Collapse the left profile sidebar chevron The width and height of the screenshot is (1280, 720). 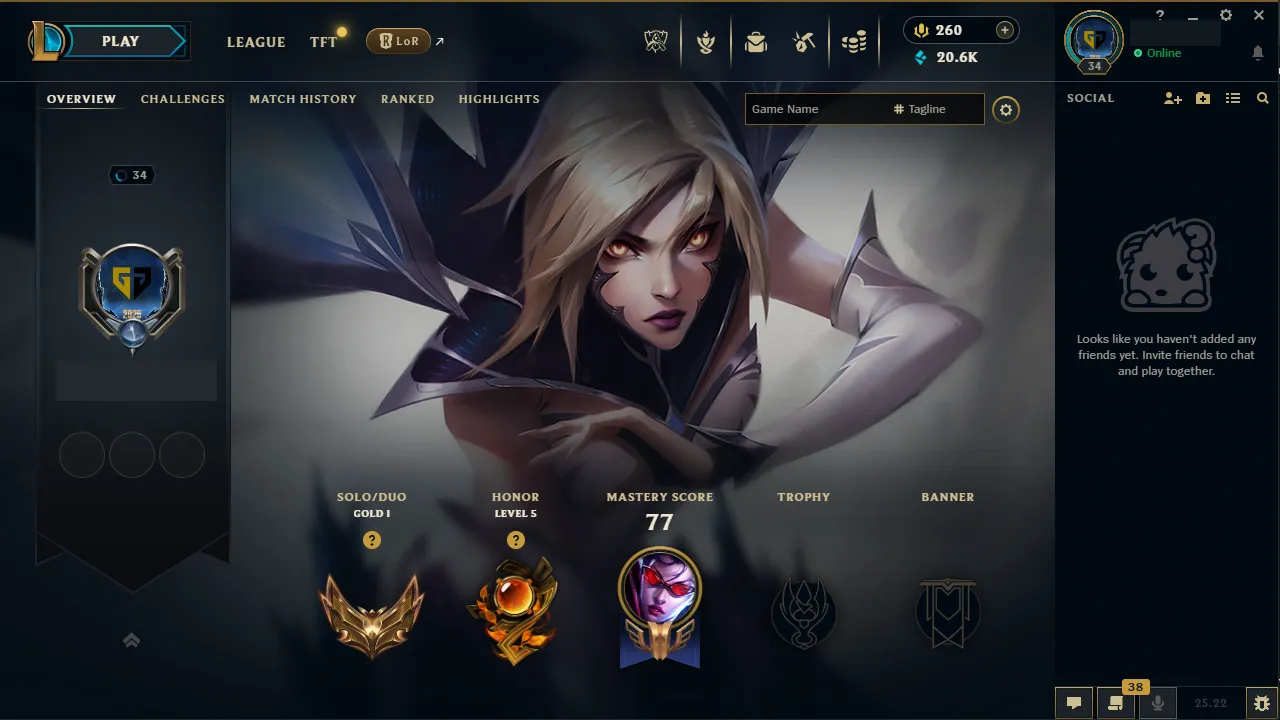(131, 640)
